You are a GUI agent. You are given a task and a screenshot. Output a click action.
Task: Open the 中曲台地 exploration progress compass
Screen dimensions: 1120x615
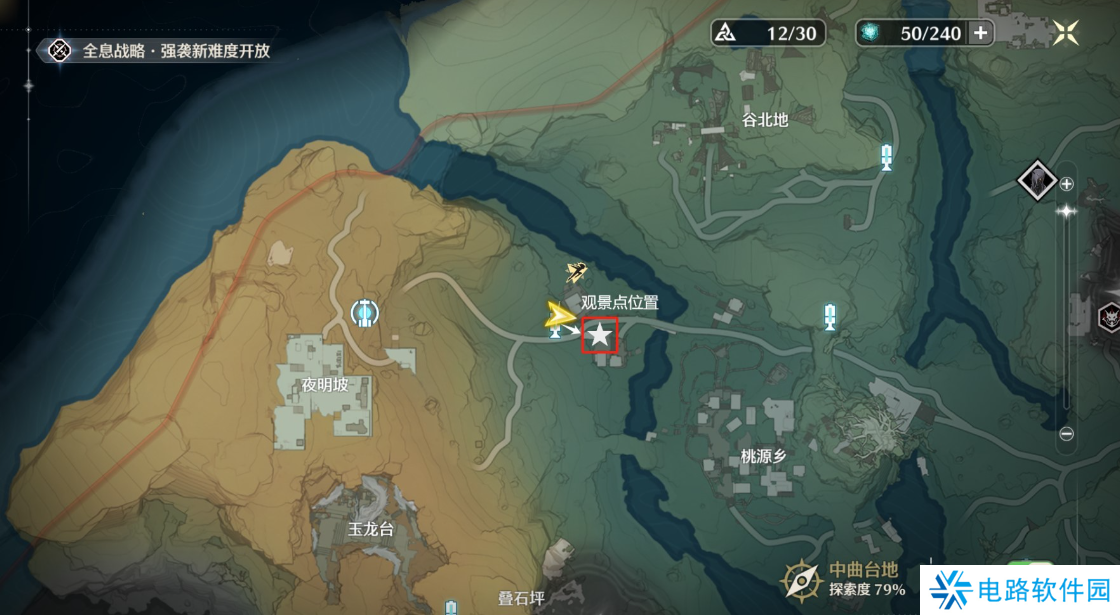pyautogui.click(x=802, y=580)
